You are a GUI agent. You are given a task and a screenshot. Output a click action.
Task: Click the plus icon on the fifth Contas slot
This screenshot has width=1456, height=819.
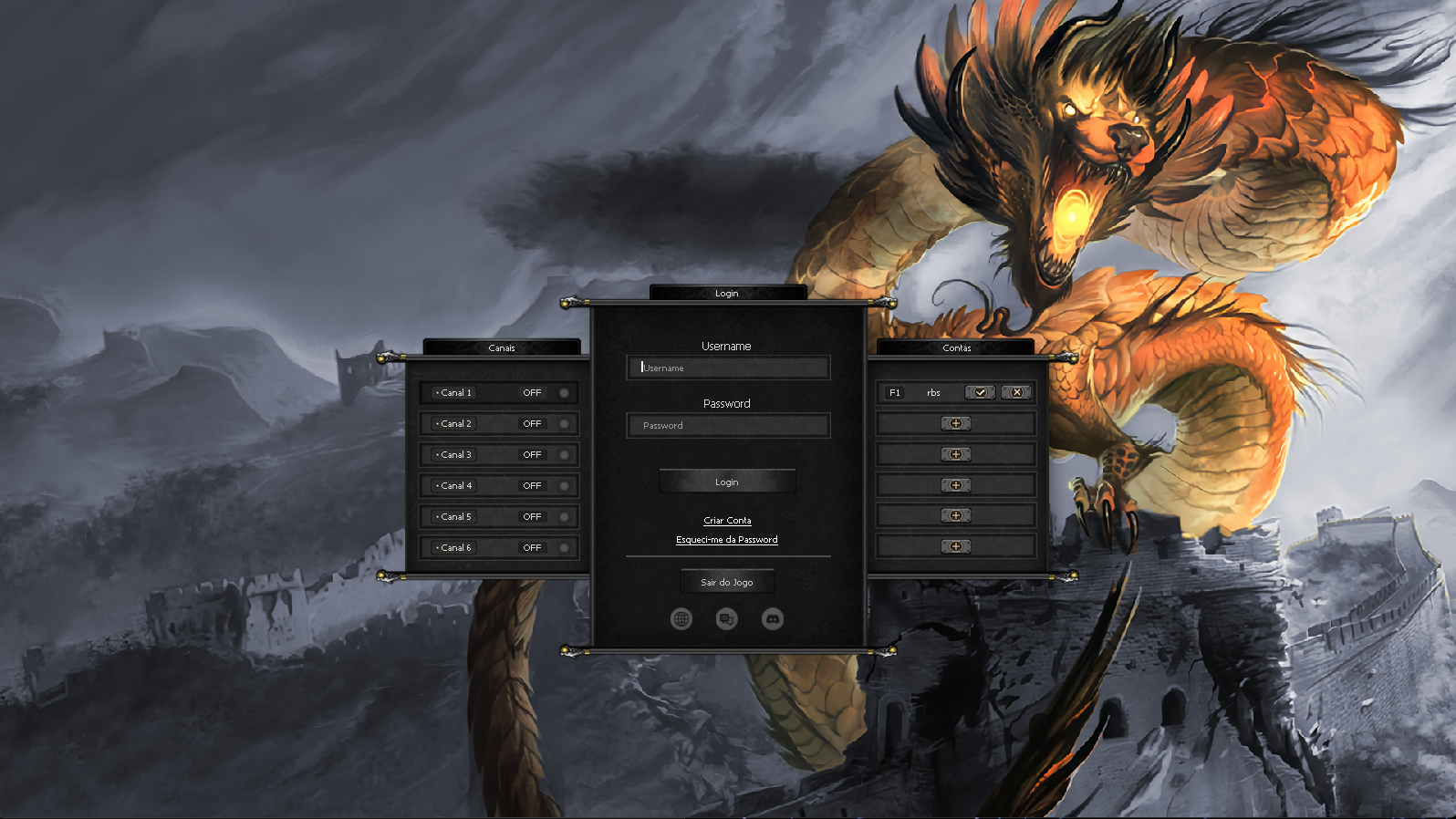point(955,514)
